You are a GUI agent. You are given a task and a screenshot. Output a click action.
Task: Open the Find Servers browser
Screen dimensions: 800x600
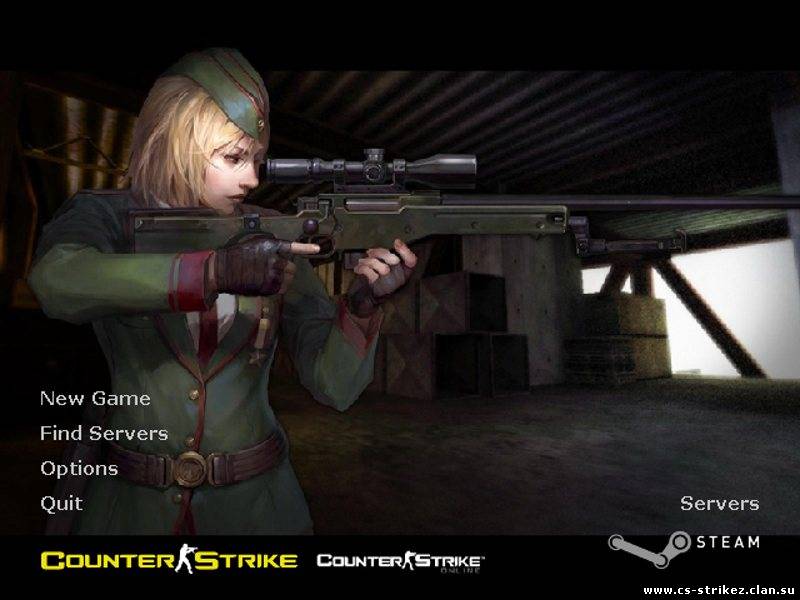tap(104, 433)
